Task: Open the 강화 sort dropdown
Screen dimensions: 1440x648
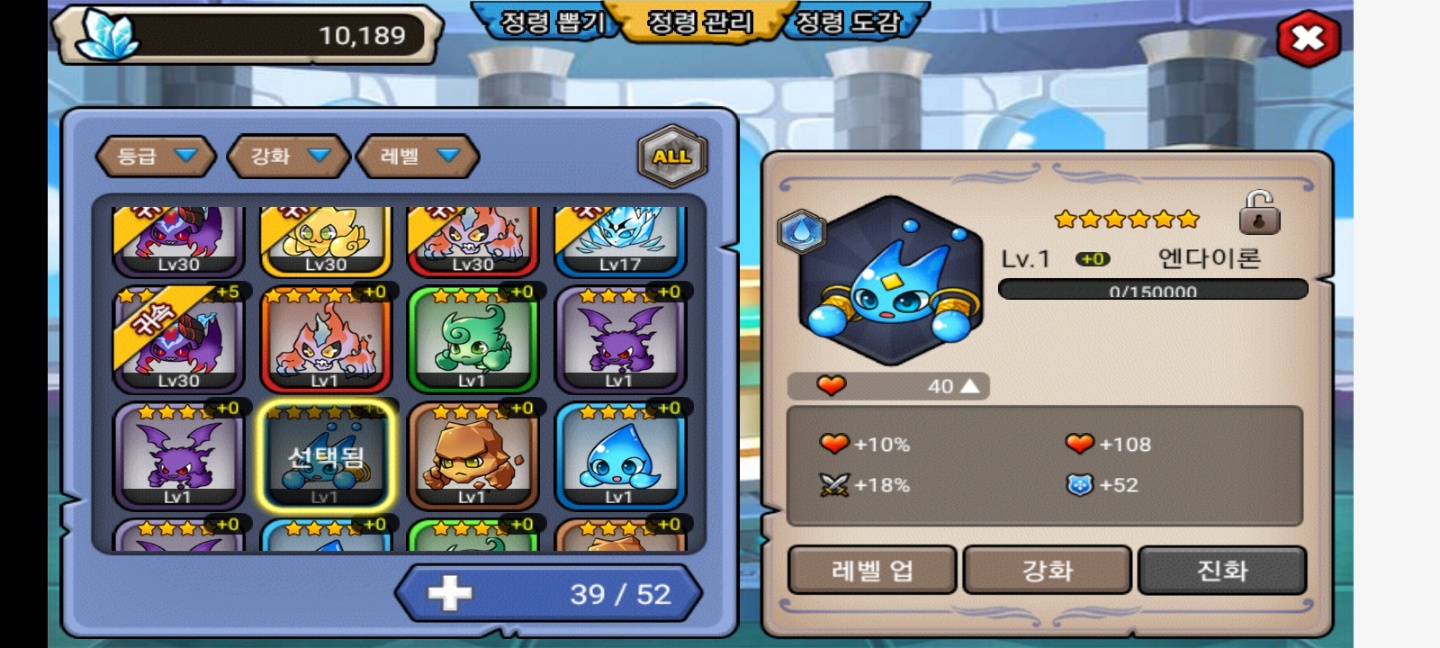Action: point(289,156)
